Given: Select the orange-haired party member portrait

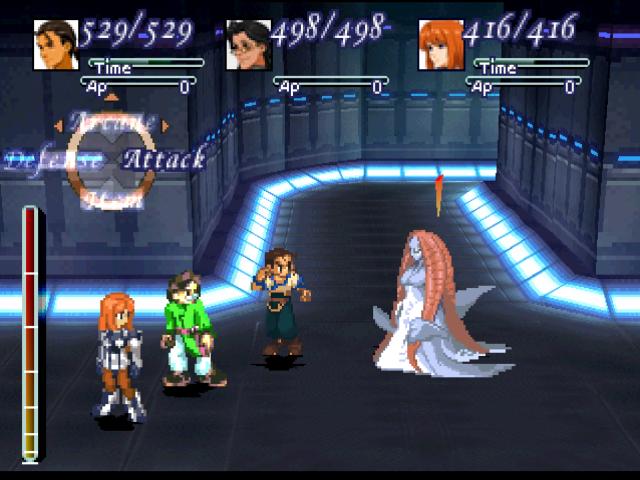Looking at the screenshot, I should (x=441, y=46).
